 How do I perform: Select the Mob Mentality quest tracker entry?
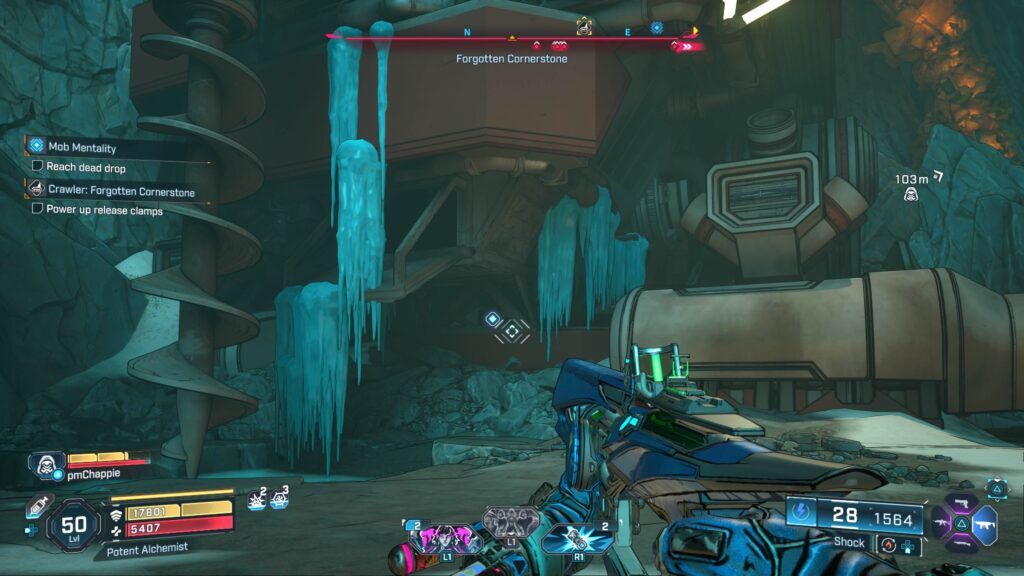pyautogui.click(x=82, y=147)
